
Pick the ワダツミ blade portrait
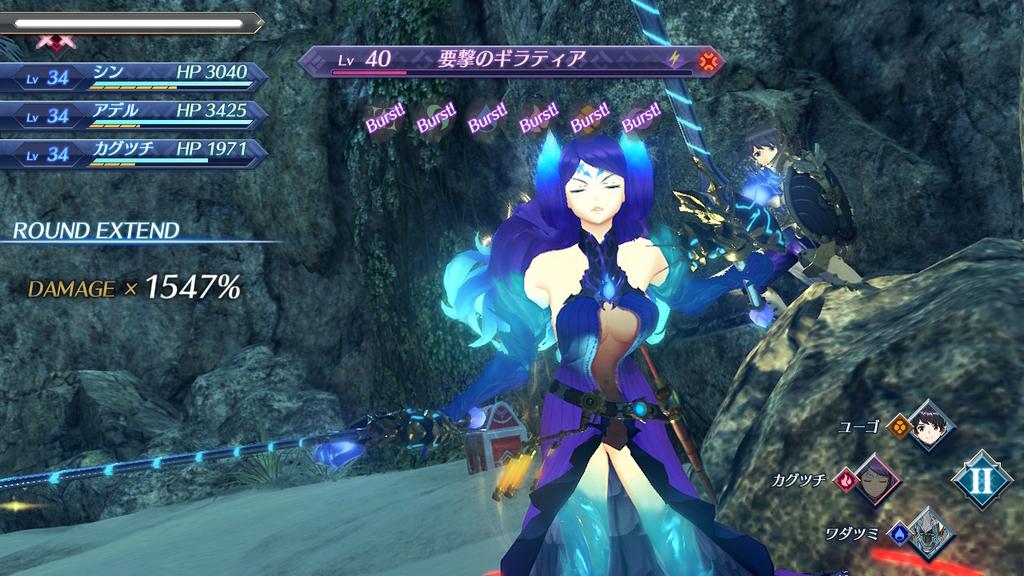point(929,531)
